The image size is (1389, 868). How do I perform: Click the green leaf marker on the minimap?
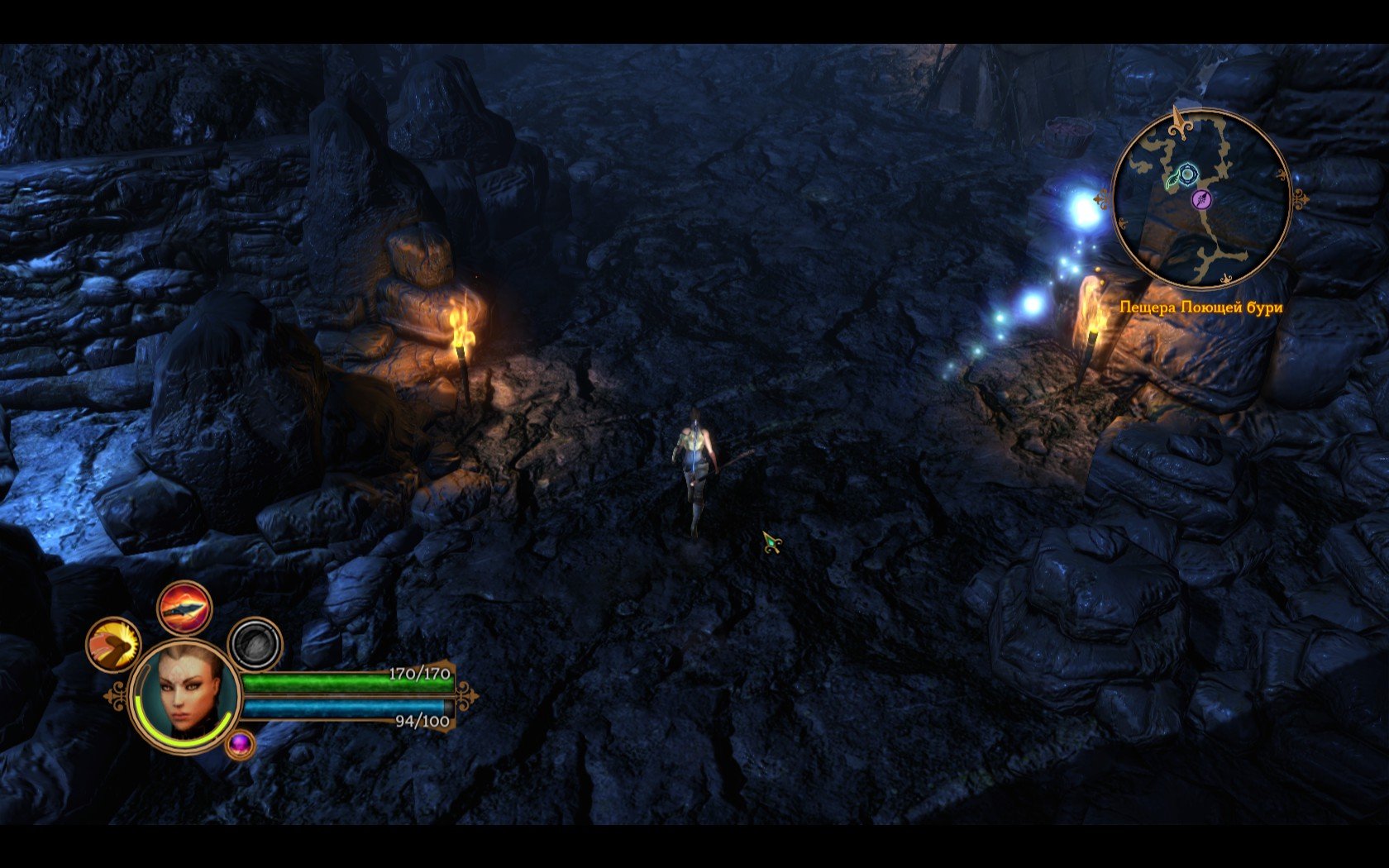pyautogui.click(x=1173, y=179)
